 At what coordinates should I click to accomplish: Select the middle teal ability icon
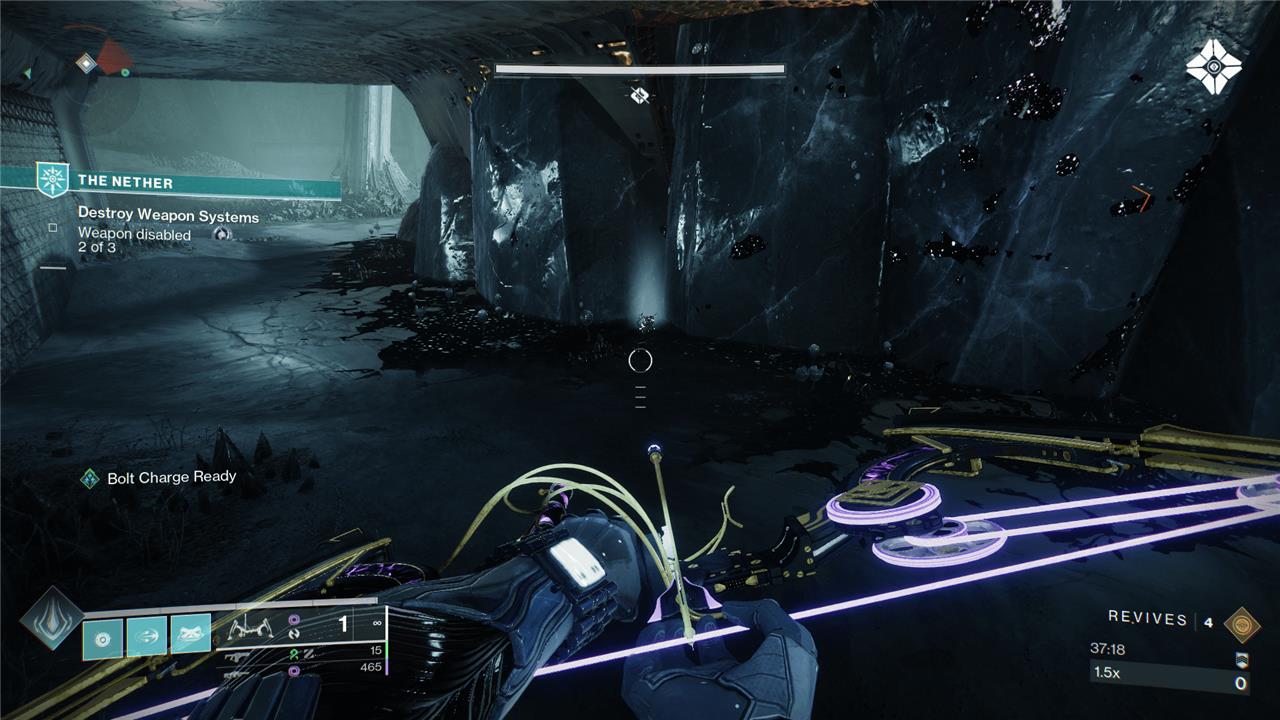point(146,636)
